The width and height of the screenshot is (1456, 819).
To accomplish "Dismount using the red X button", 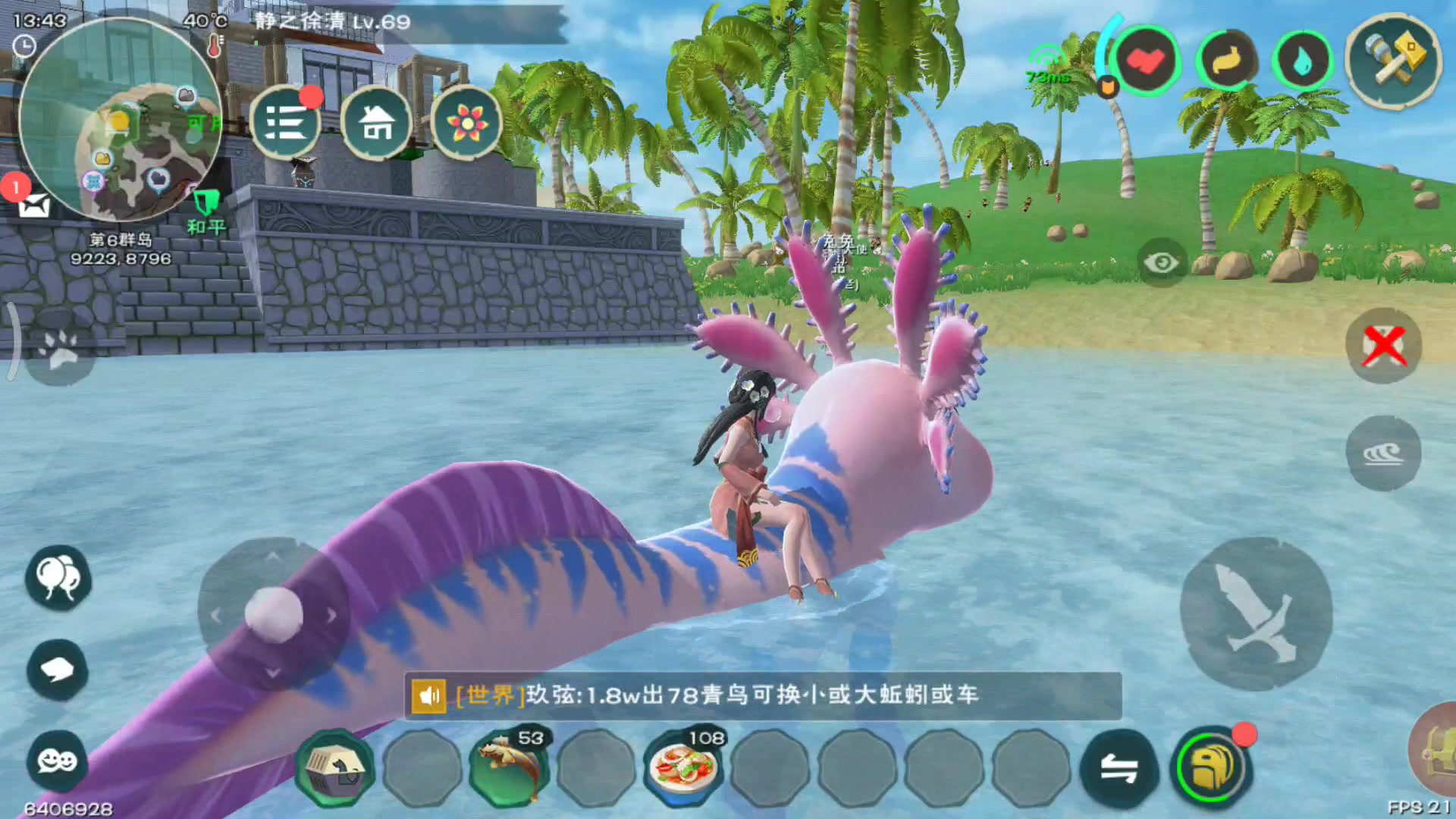I will [1384, 347].
